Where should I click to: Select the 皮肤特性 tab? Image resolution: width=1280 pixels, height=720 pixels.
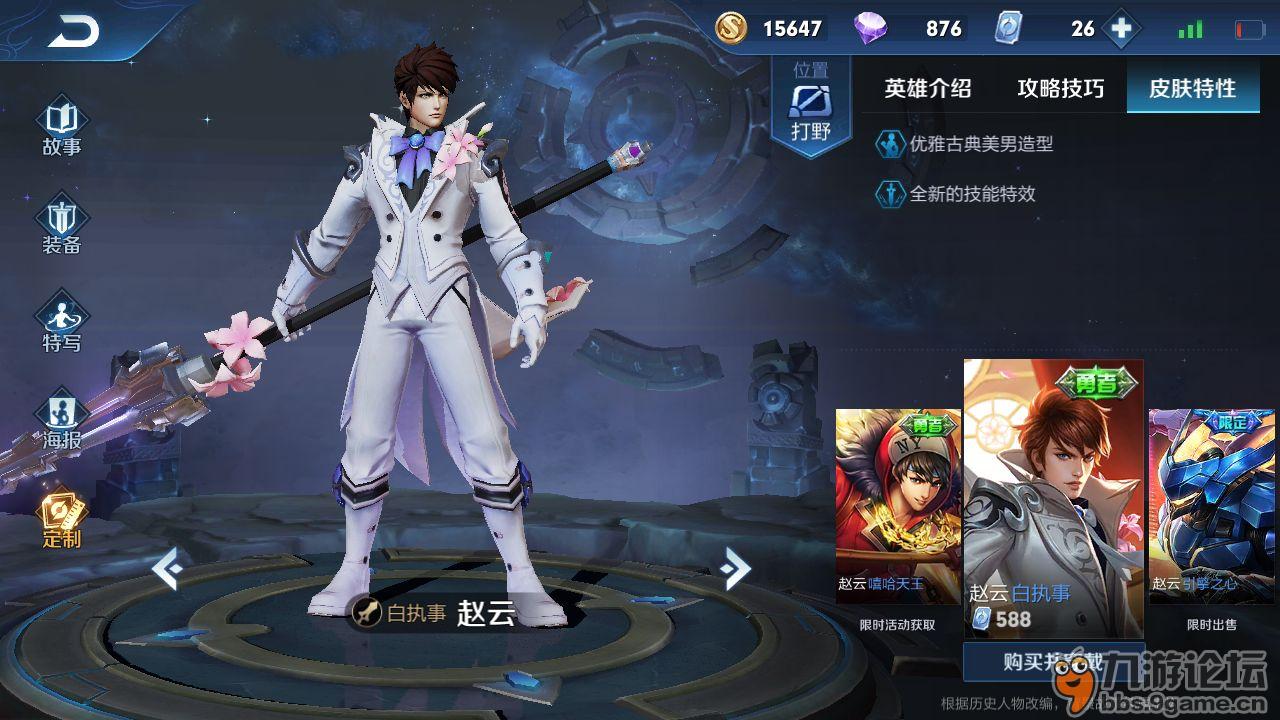click(1192, 88)
